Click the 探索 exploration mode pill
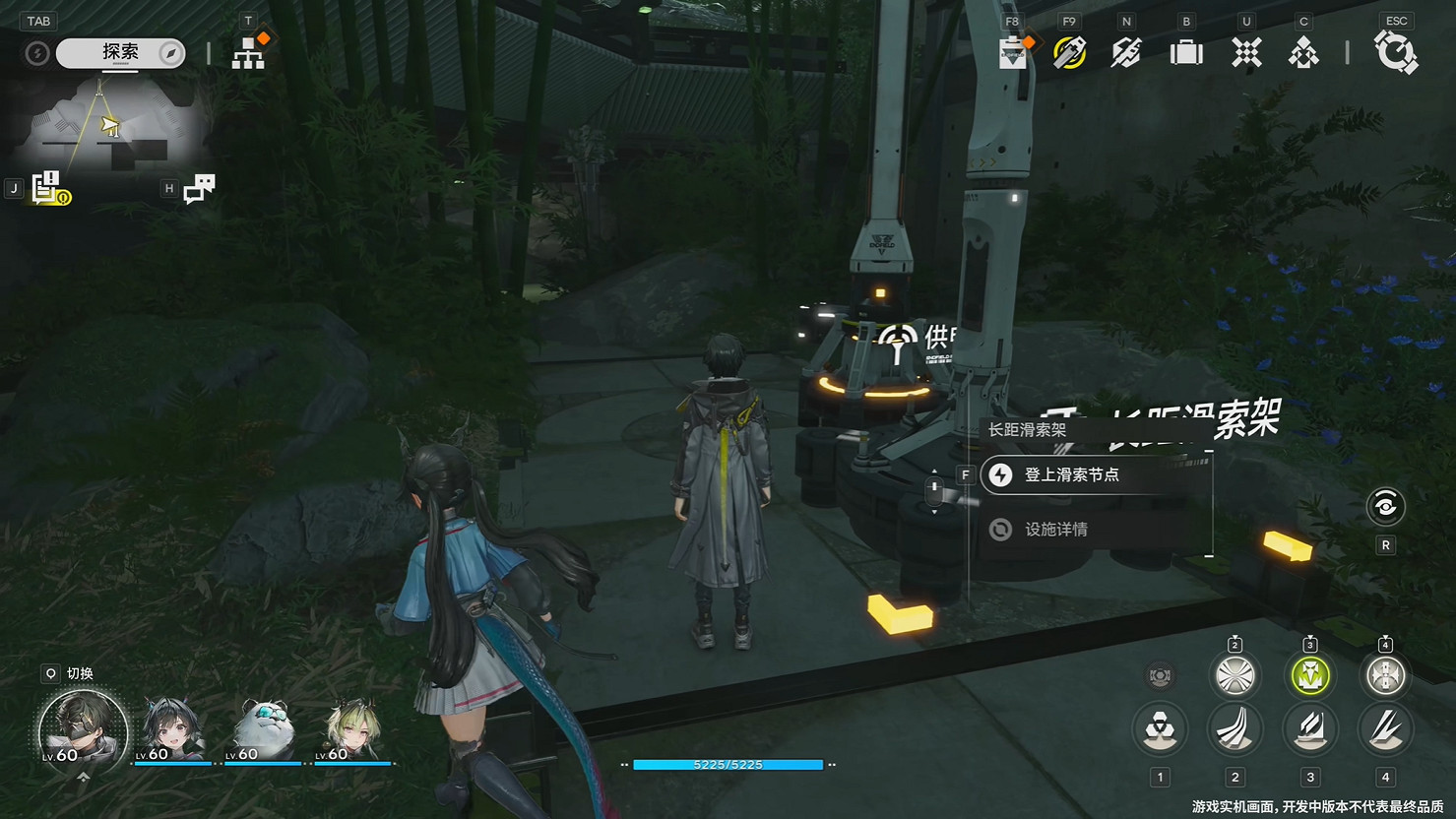The width and height of the screenshot is (1456, 819). tap(118, 53)
